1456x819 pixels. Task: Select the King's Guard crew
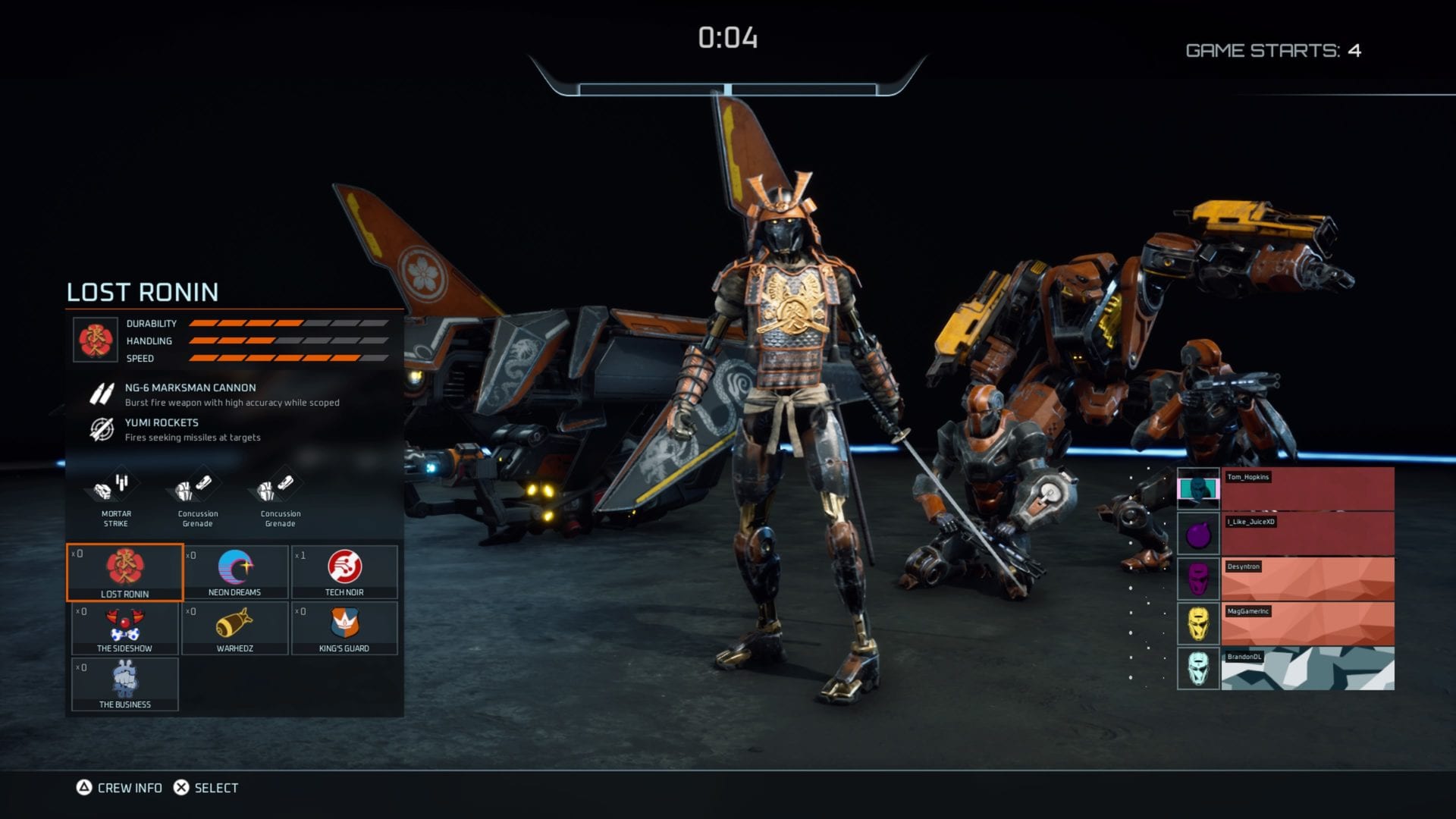coord(344,628)
